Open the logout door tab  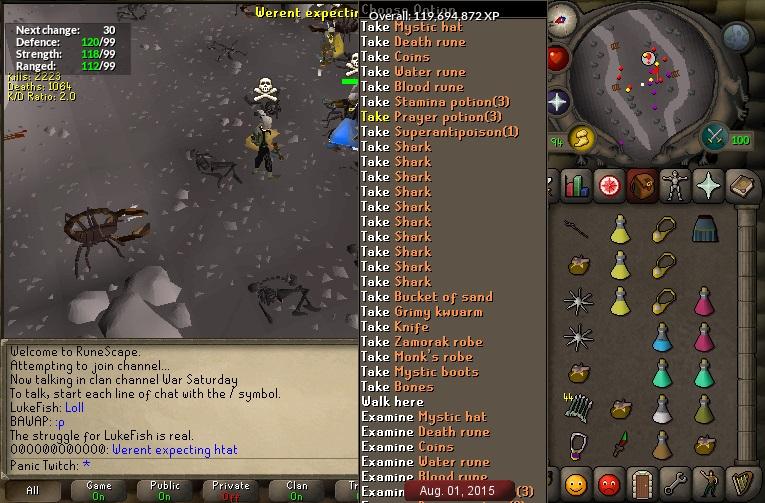[641, 485]
